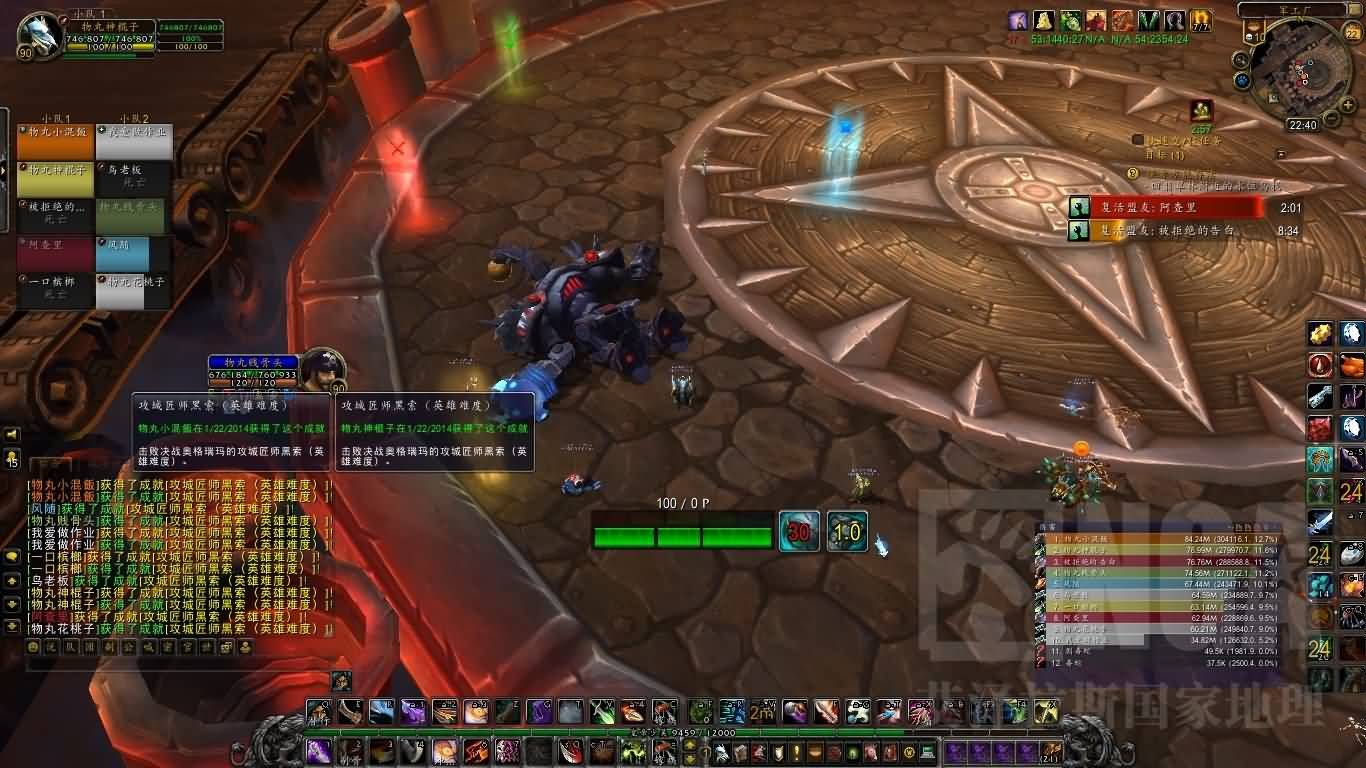The image size is (1366, 768).
Task: Select the orange raid frame in group one
Action: click(x=55, y=141)
